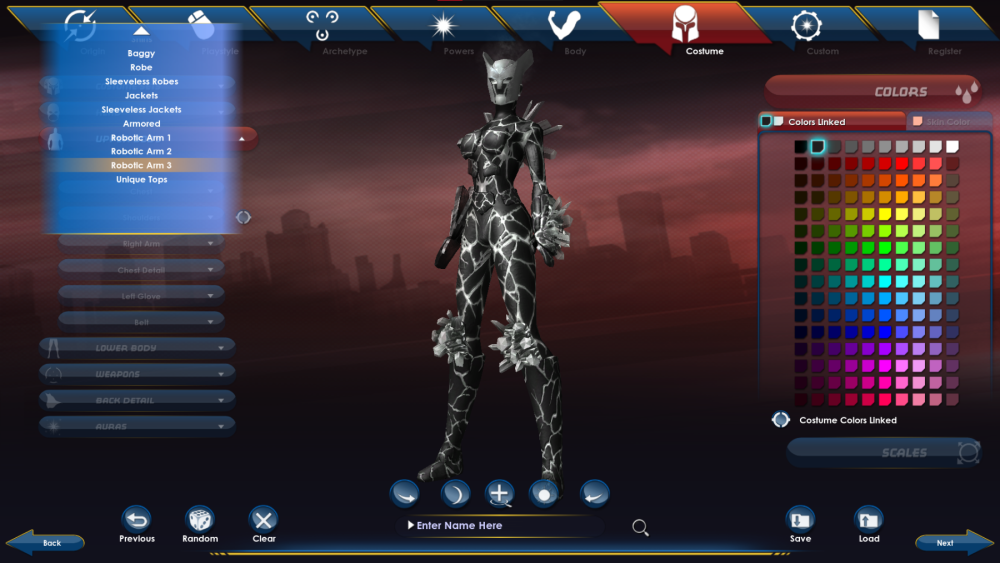Pick Unique Tops in the dropdown
Image resolution: width=1000 pixels, height=563 pixels.
click(141, 179)
